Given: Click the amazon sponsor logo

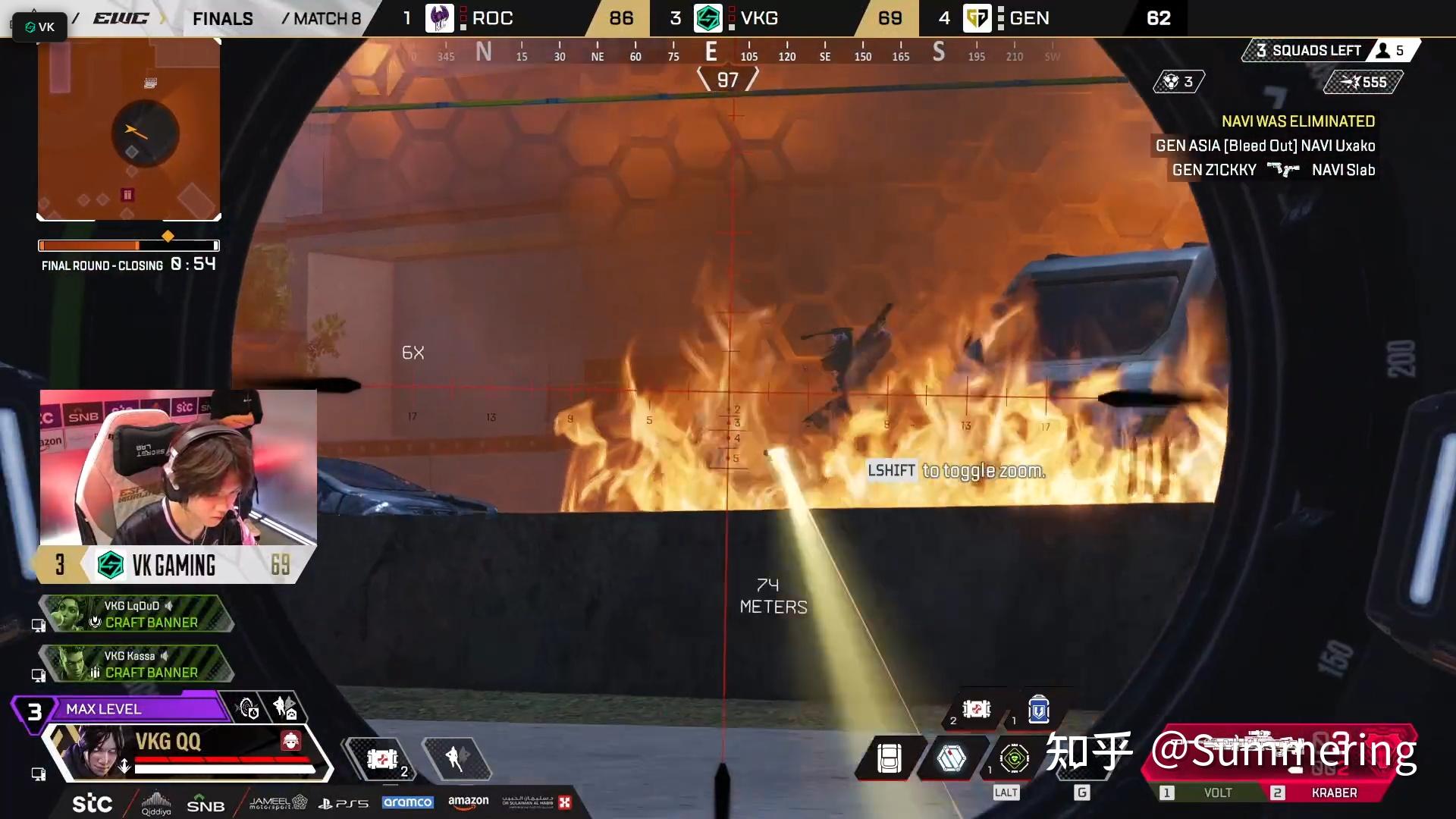Looking at the screenshot, I should [x=468, y=801].
